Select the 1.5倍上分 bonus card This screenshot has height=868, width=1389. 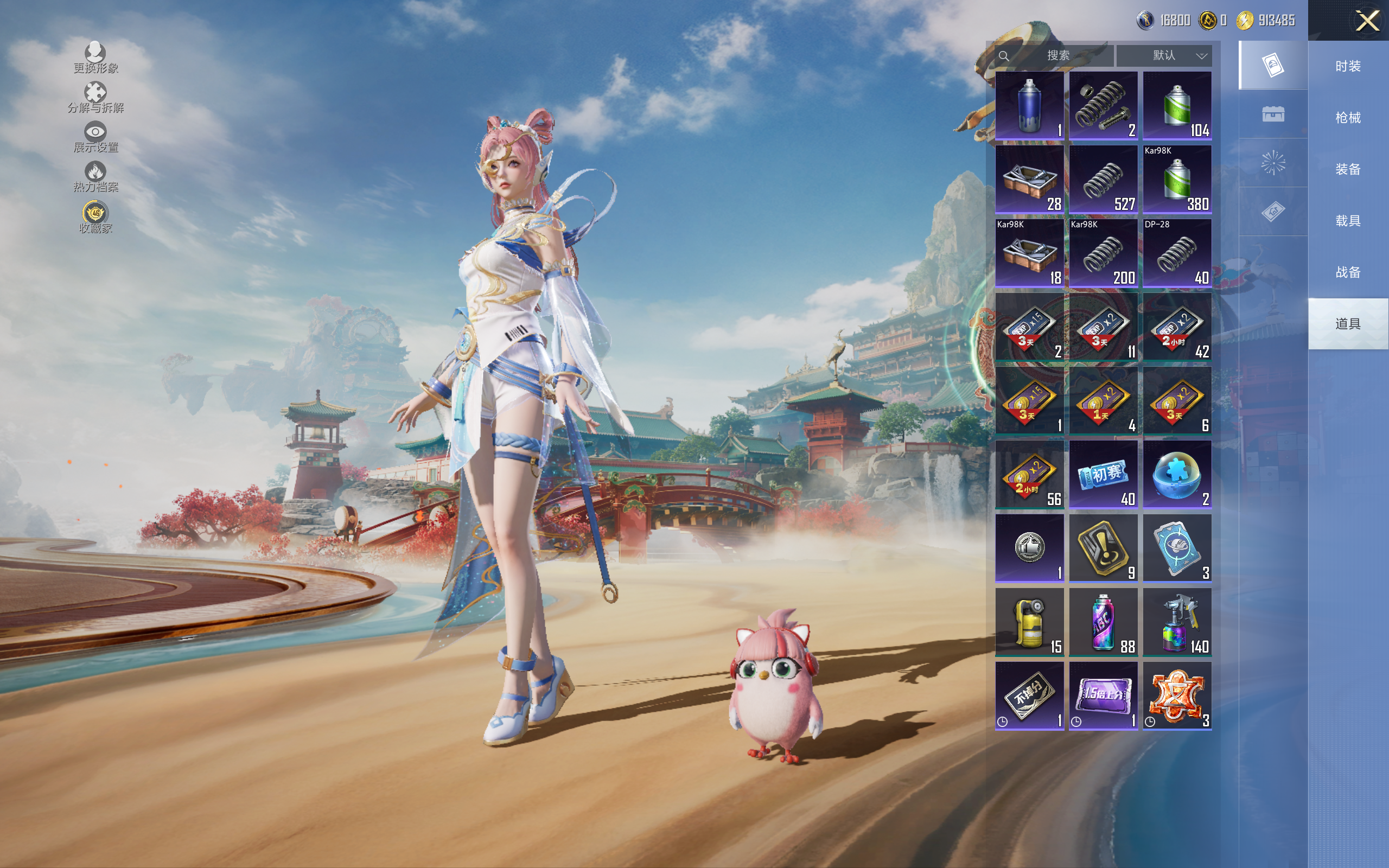[x=1103, y=696]
